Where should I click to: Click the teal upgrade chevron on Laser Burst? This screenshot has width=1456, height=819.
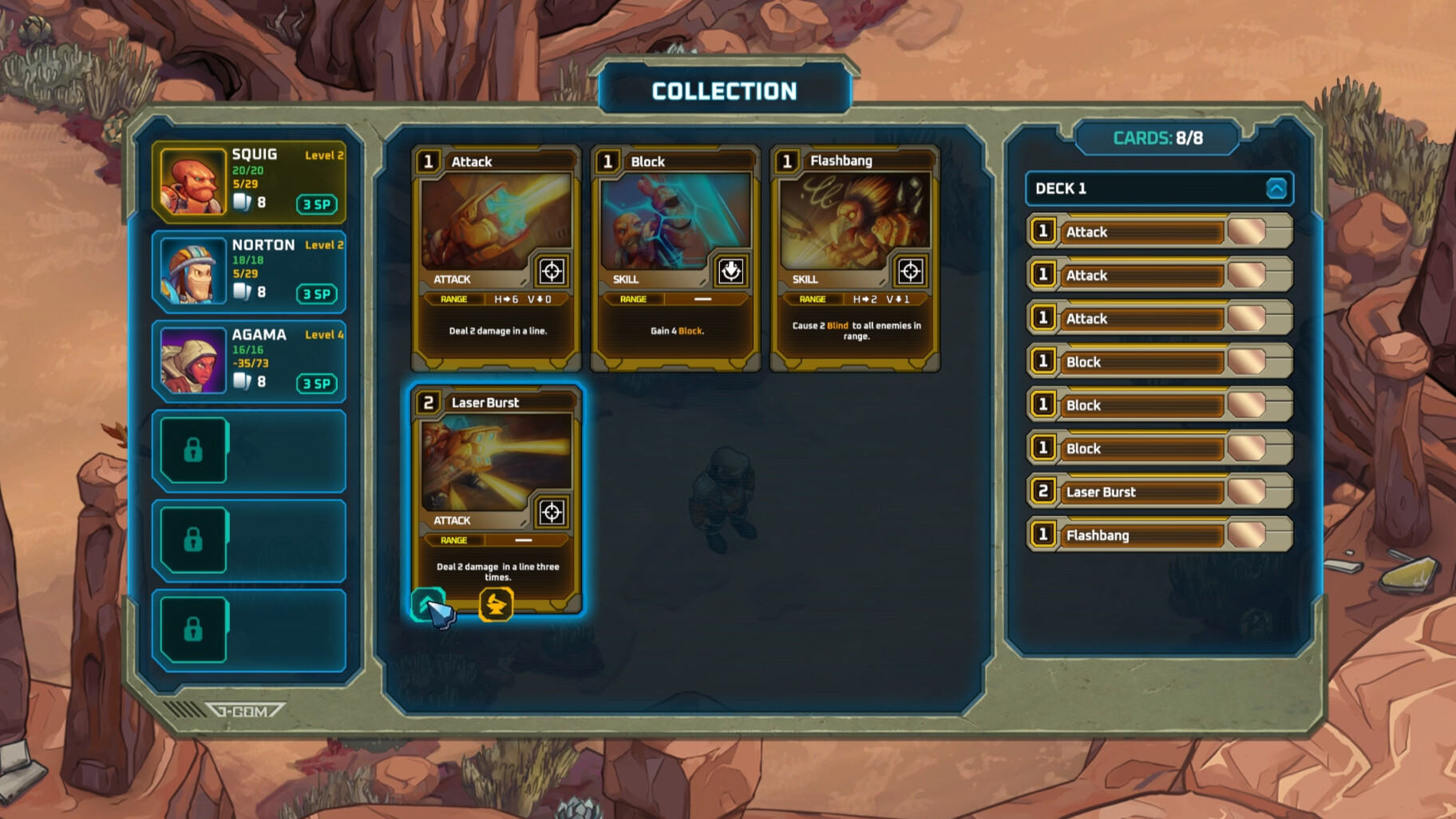[x=427, y=604]
